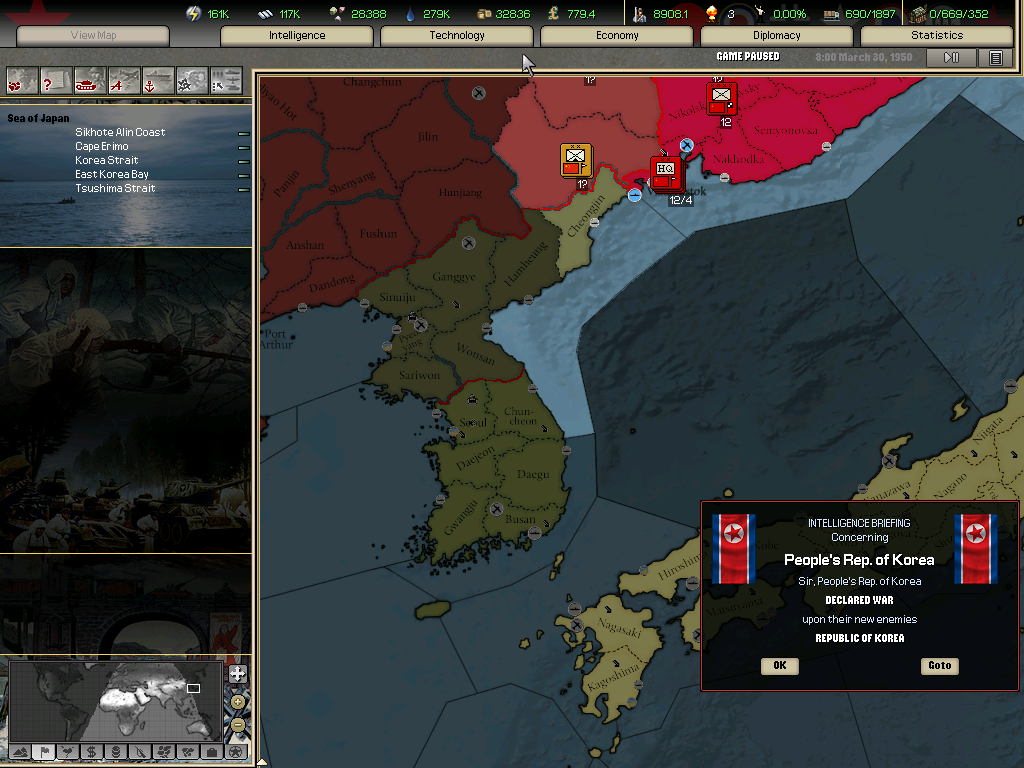Screen dimensions: 1024x768
Task: Open the game menu list icon
Action: (995, 58)
